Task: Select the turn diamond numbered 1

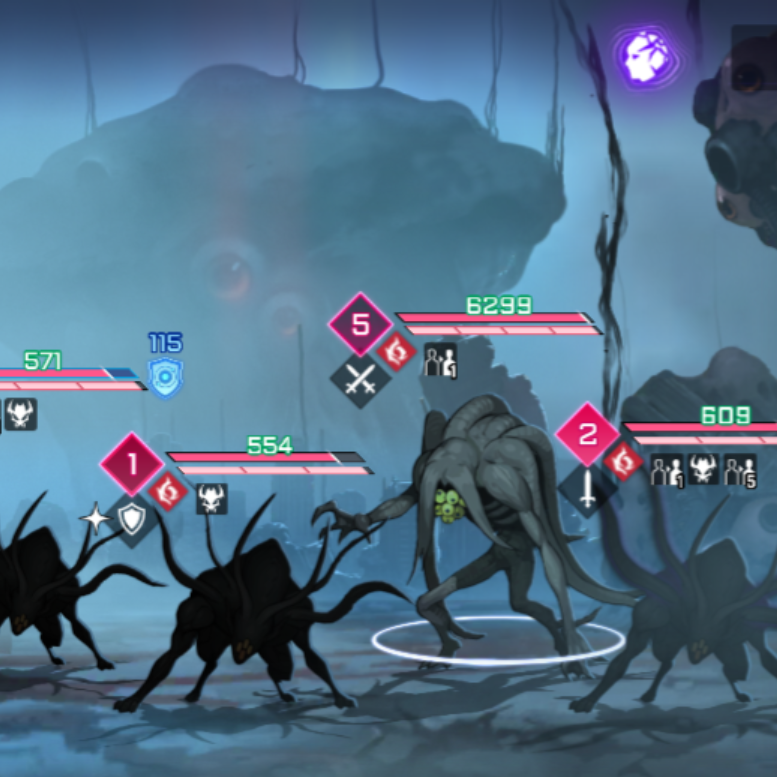Action: pos(132,465)
